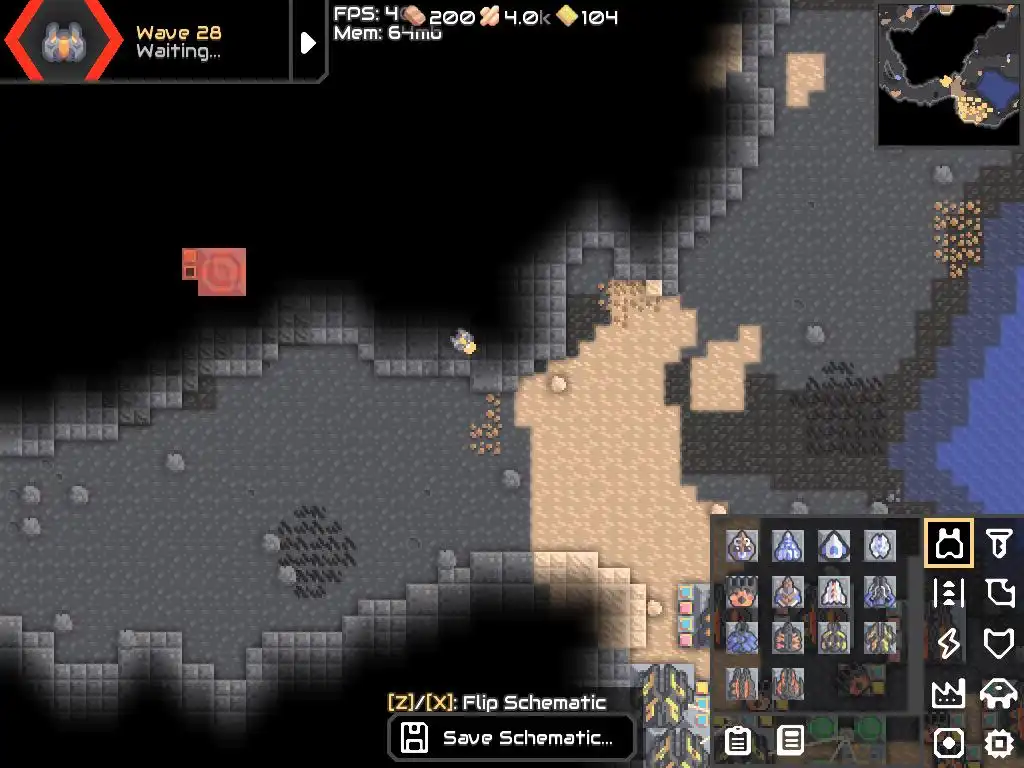Select the shield defense category

coord(998,643)
